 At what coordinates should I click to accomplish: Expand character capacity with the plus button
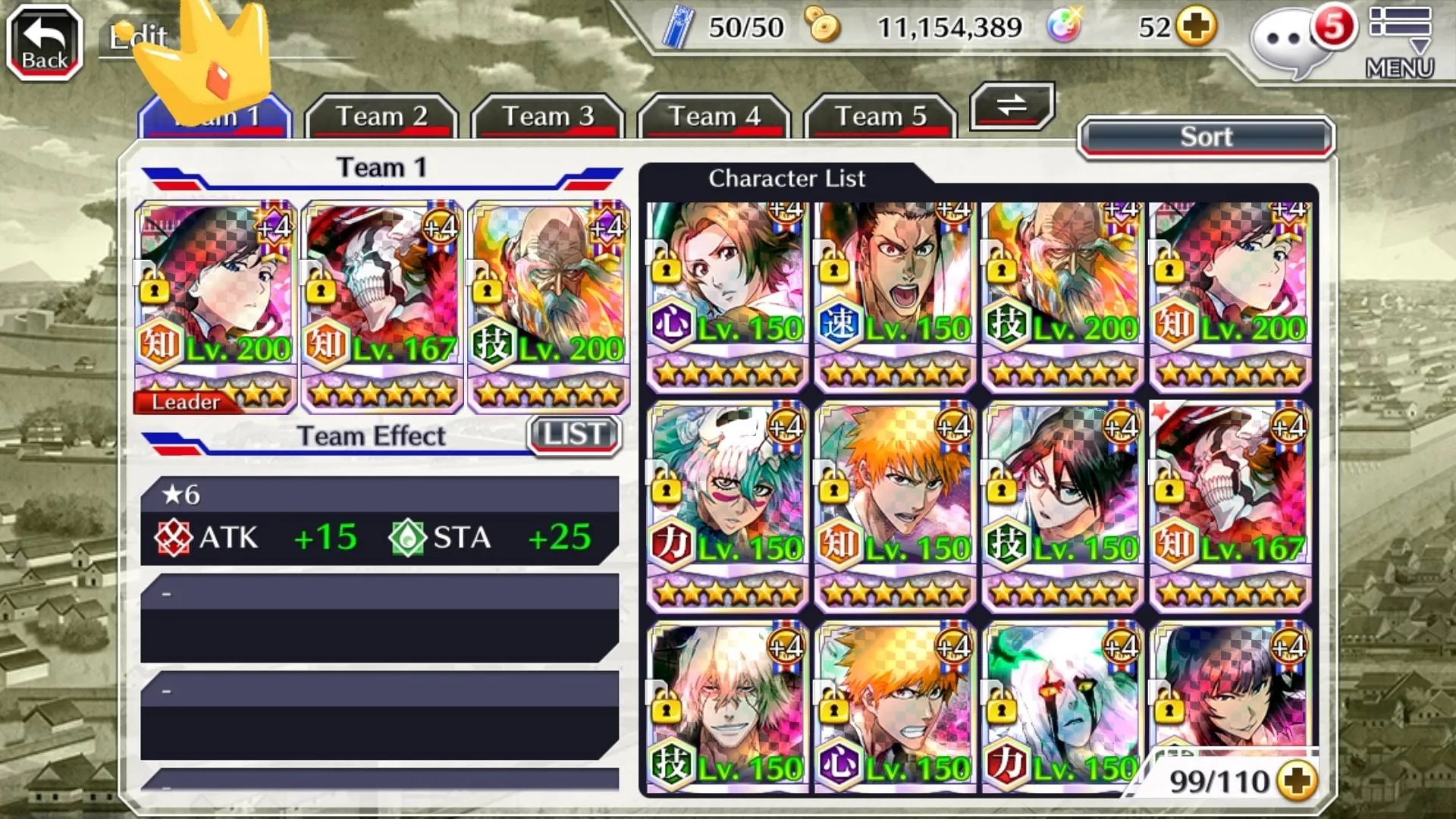[1297, 781]
